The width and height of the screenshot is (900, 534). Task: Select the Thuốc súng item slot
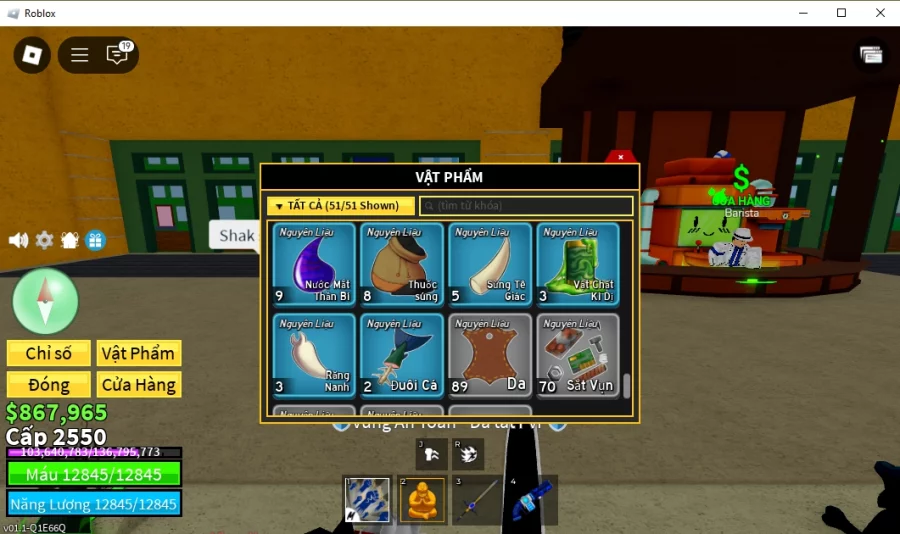402,264
